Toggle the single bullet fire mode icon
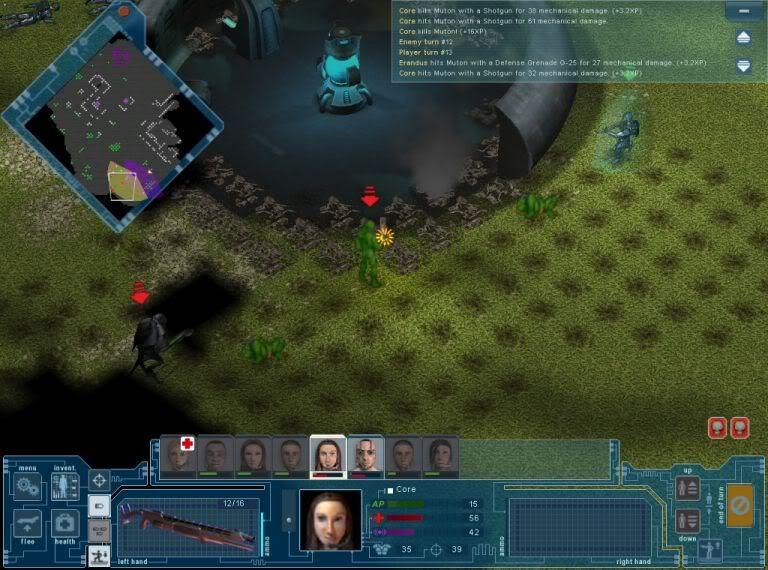The width and height of the screenshot is (768, 570). (99, 506)
